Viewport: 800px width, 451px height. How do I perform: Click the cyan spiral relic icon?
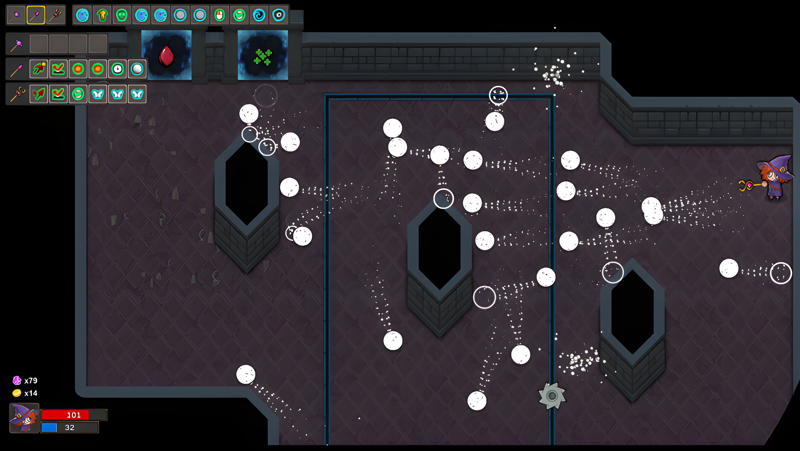pyautogui.click(x=259, y=15)
